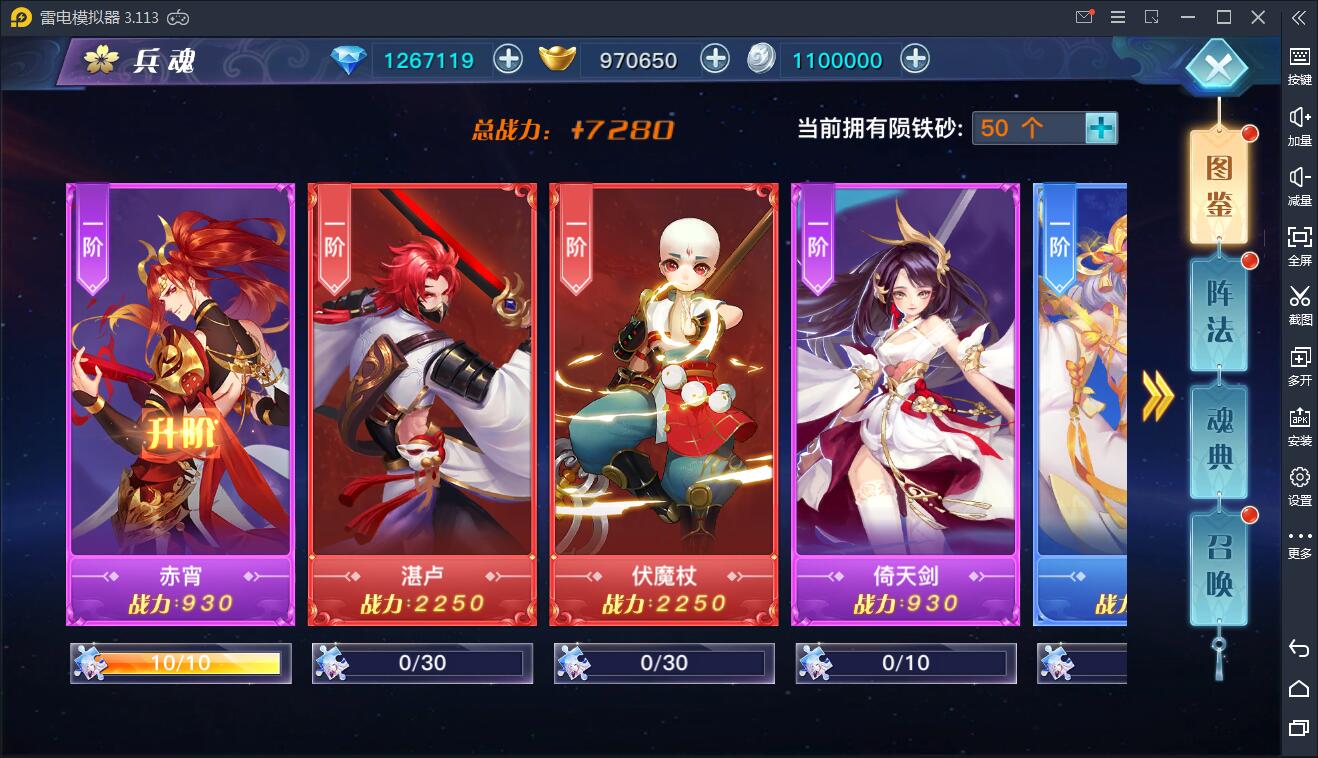This screenshot has width=1318, height=758.
Task: Add 陨铁砂 with its plus button
Action: (1101, 128)
